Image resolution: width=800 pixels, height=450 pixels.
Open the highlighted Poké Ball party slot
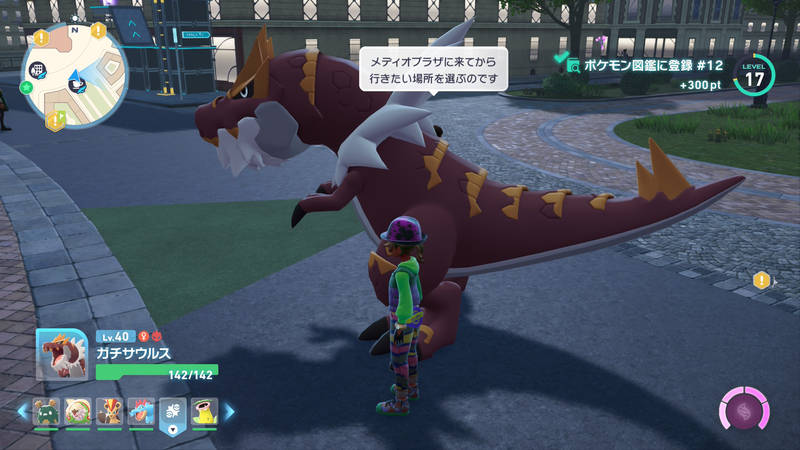coord(172,412)
